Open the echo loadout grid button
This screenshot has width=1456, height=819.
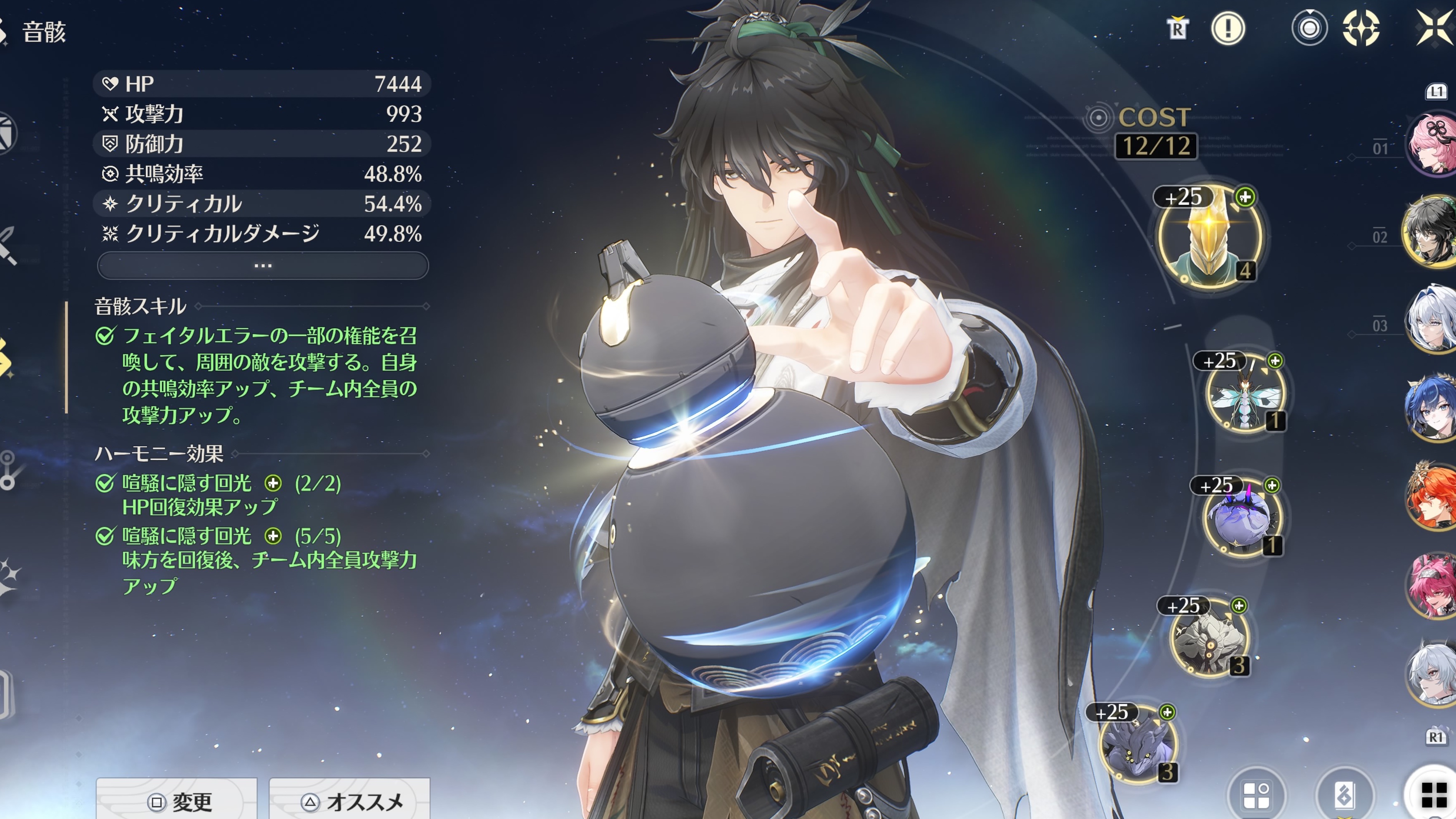coord(1257,795)
